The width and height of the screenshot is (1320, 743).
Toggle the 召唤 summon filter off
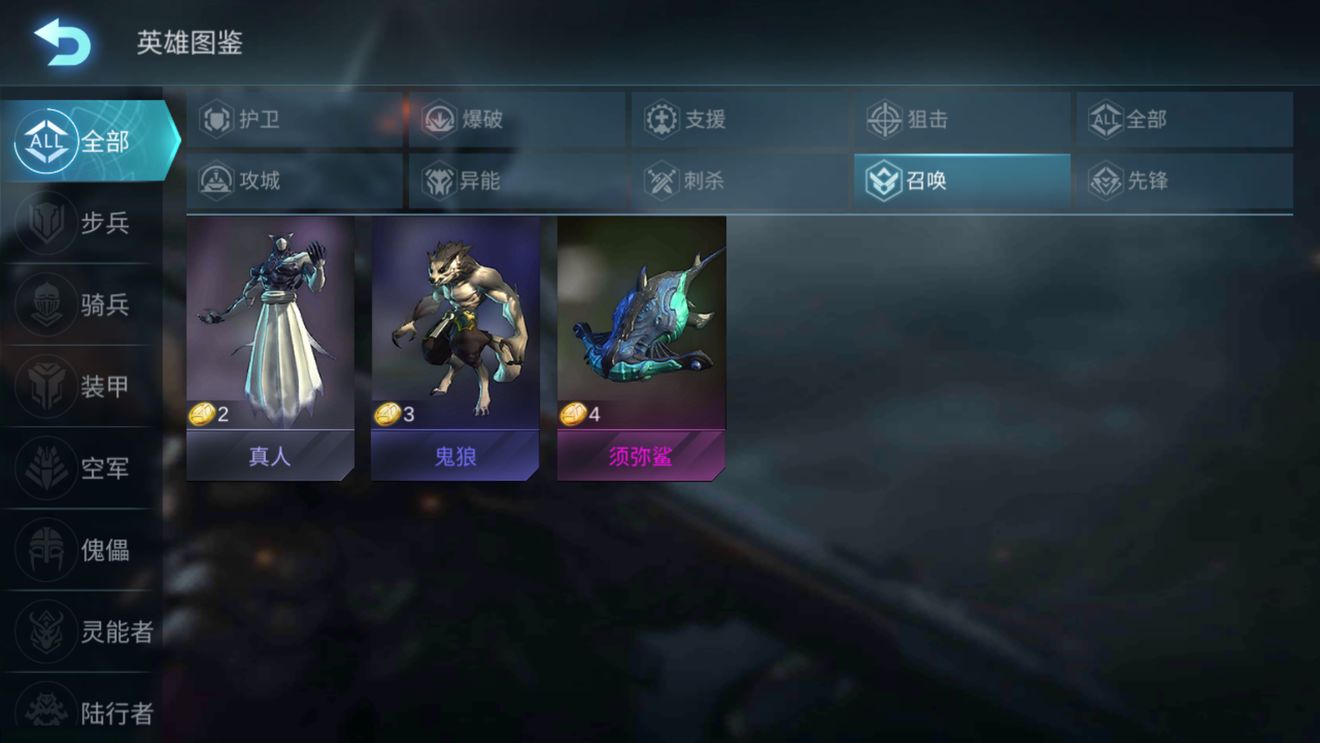[960, 180]
